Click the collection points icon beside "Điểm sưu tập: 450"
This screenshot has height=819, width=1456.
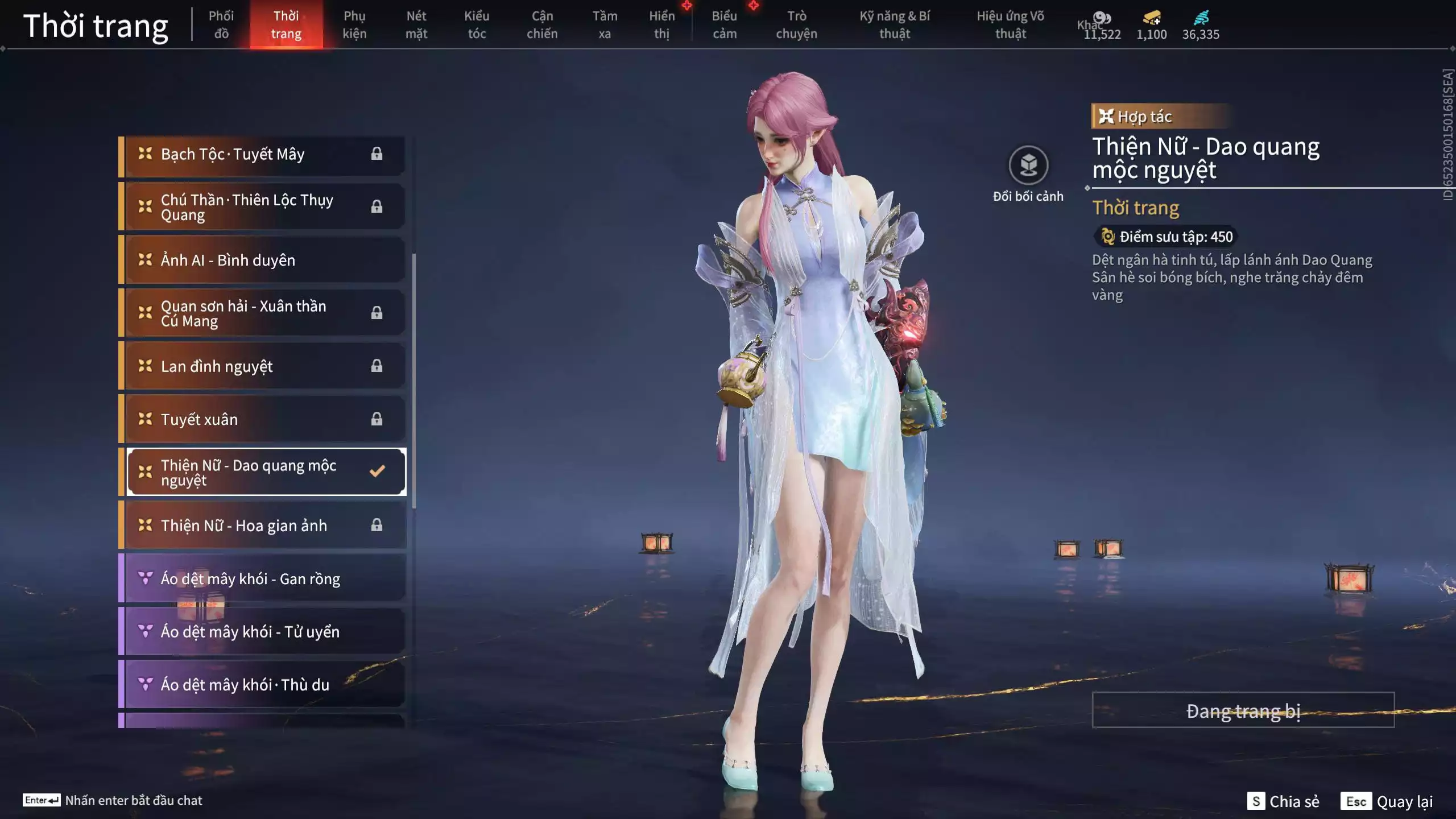click(1107, 237)
